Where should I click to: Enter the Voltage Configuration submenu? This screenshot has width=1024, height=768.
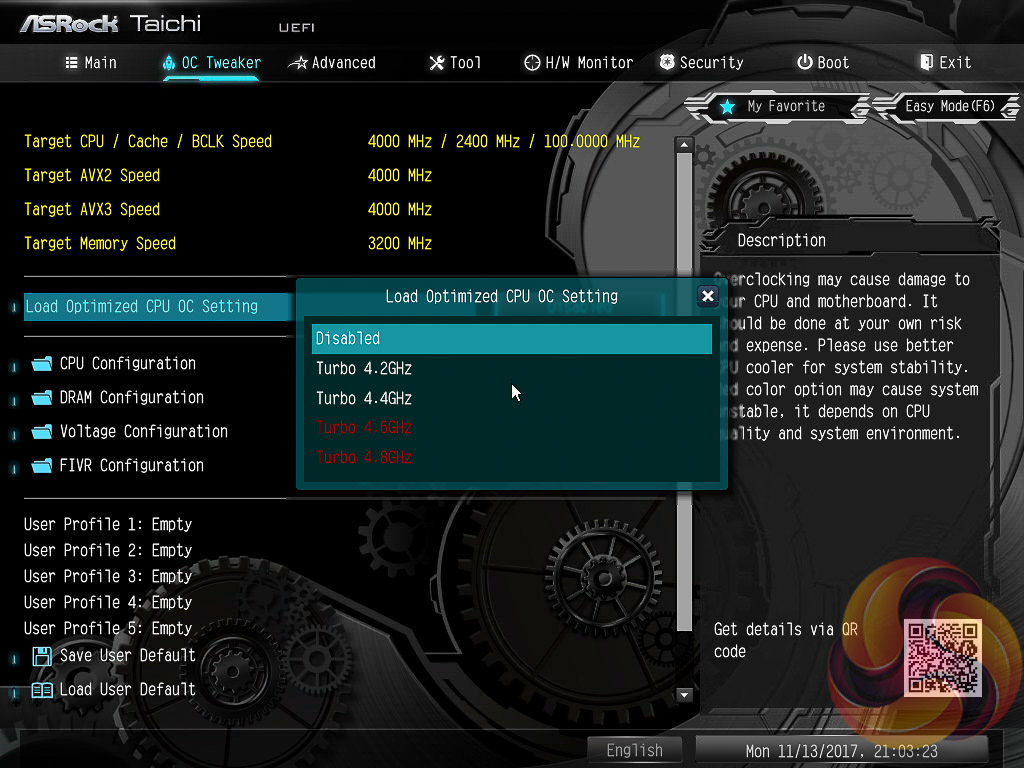[x=143, y=431]
